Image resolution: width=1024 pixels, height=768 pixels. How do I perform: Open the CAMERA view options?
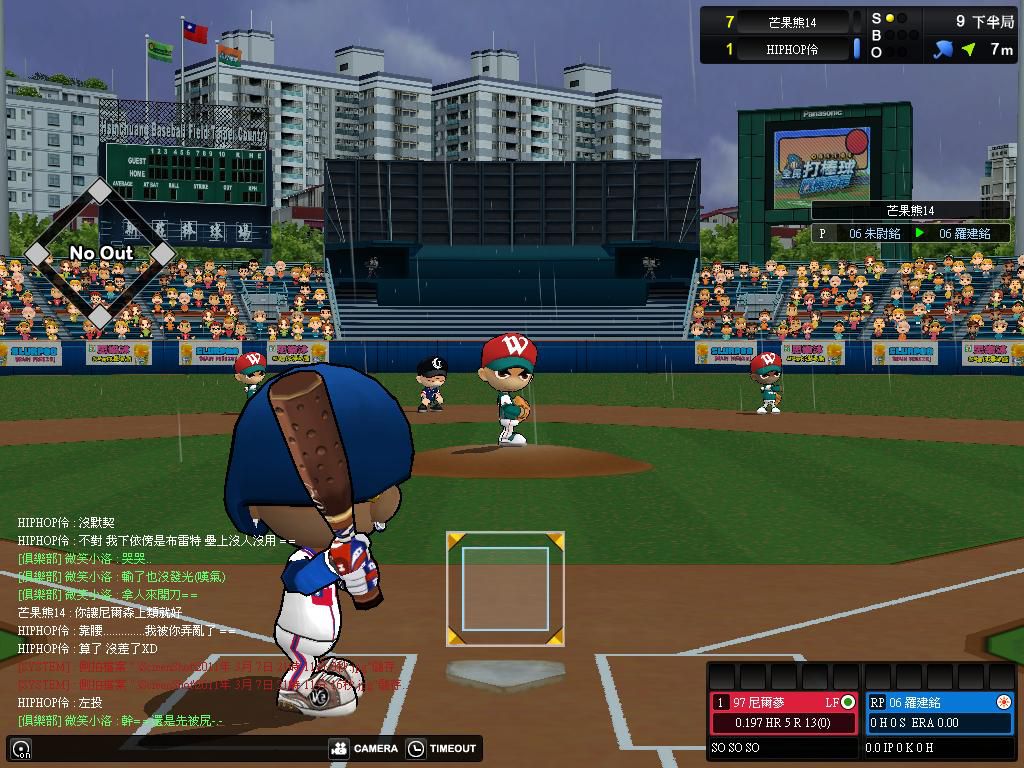tap(363, 748)
